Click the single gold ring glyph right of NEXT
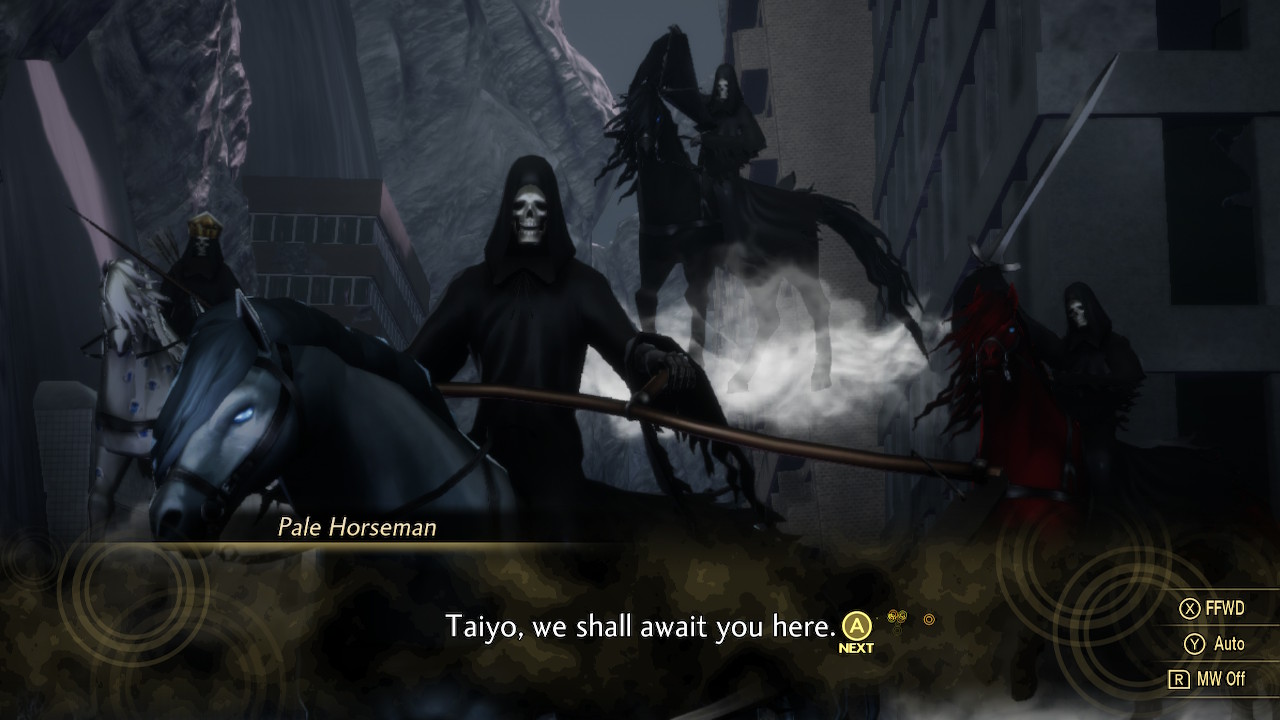The image size is (1280, 720). click(x=930, y=619)
